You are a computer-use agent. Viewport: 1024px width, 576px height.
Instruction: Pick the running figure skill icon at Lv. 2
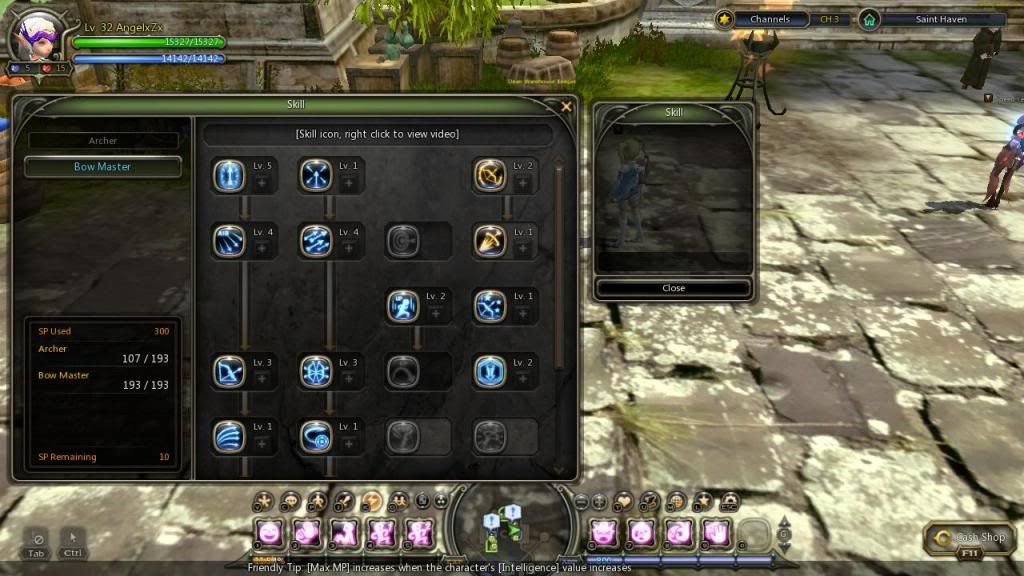click(x=403, y=306)
